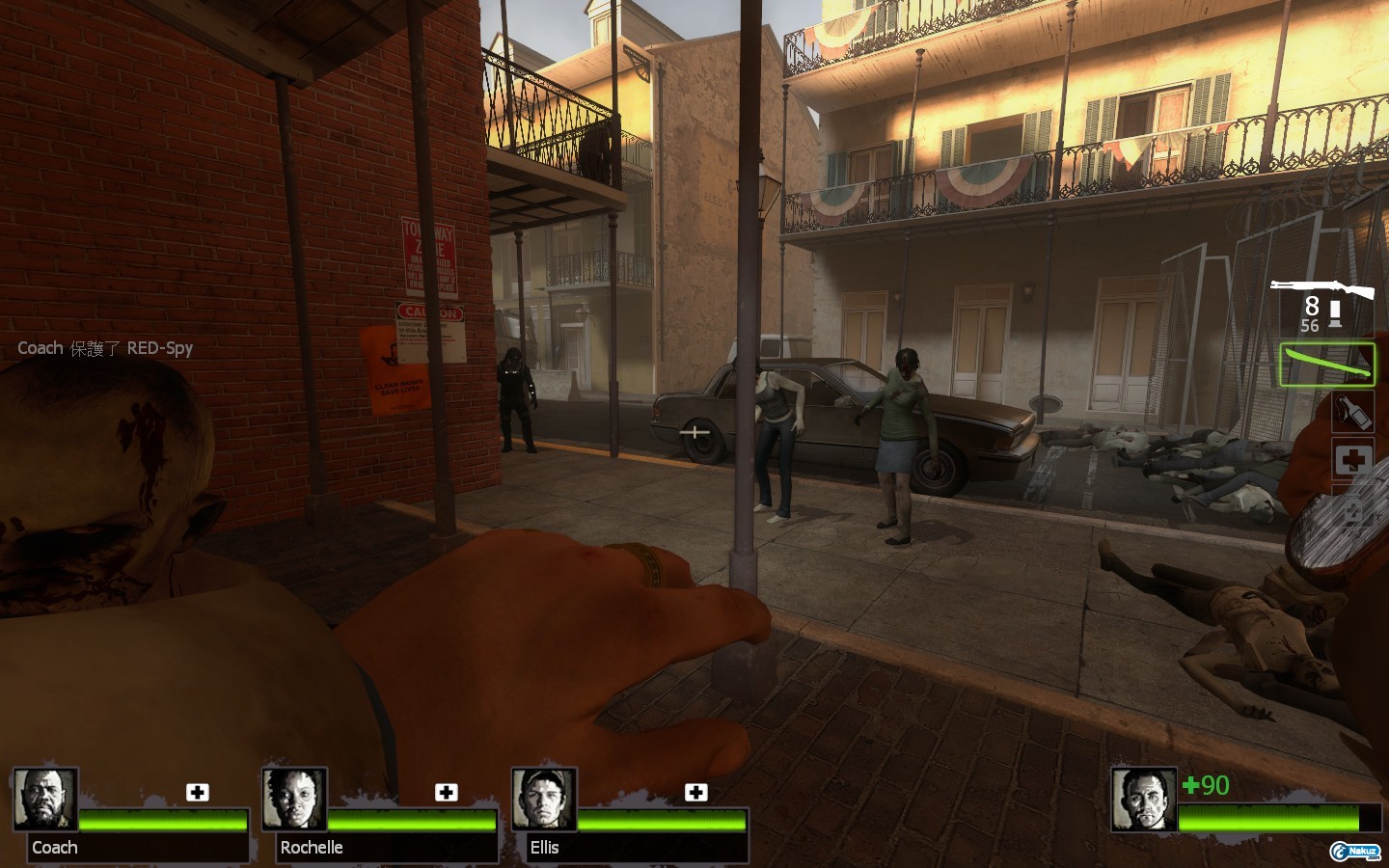1389x868 pixels.
Task: Pick the first aid kit slot
Action: 1353,460
